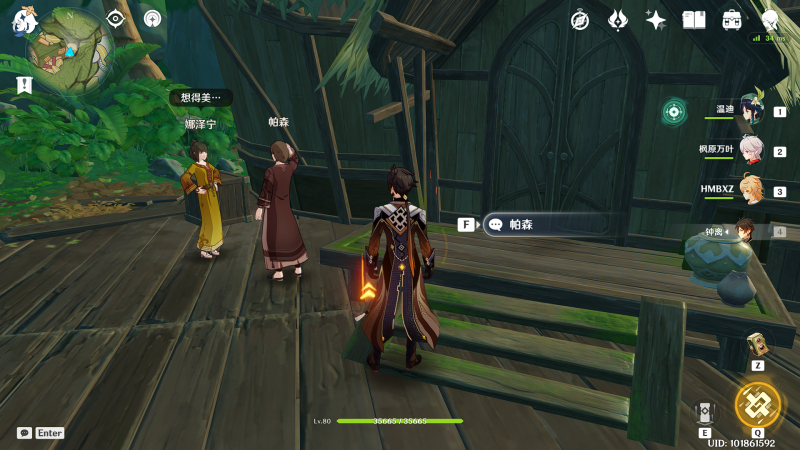Open the quest log exclamation icon
This screenshot has height=450, width=800.
coord(24,85)
